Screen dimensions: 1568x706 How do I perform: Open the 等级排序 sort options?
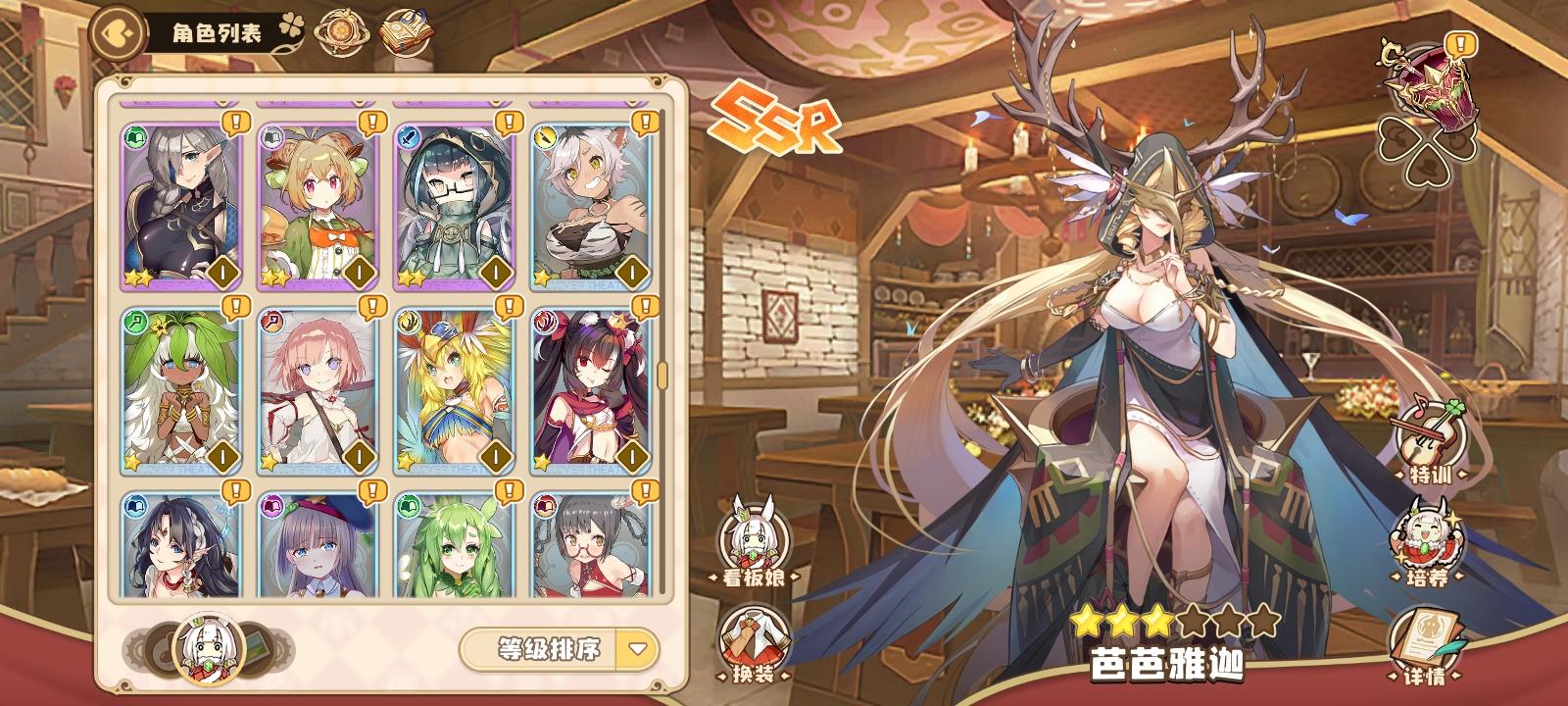click(549, 649)
